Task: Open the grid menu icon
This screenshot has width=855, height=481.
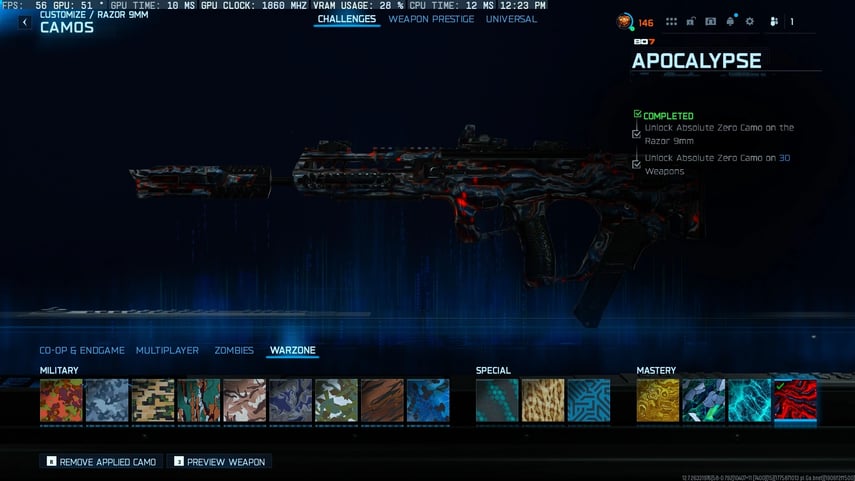Action: 671,22
